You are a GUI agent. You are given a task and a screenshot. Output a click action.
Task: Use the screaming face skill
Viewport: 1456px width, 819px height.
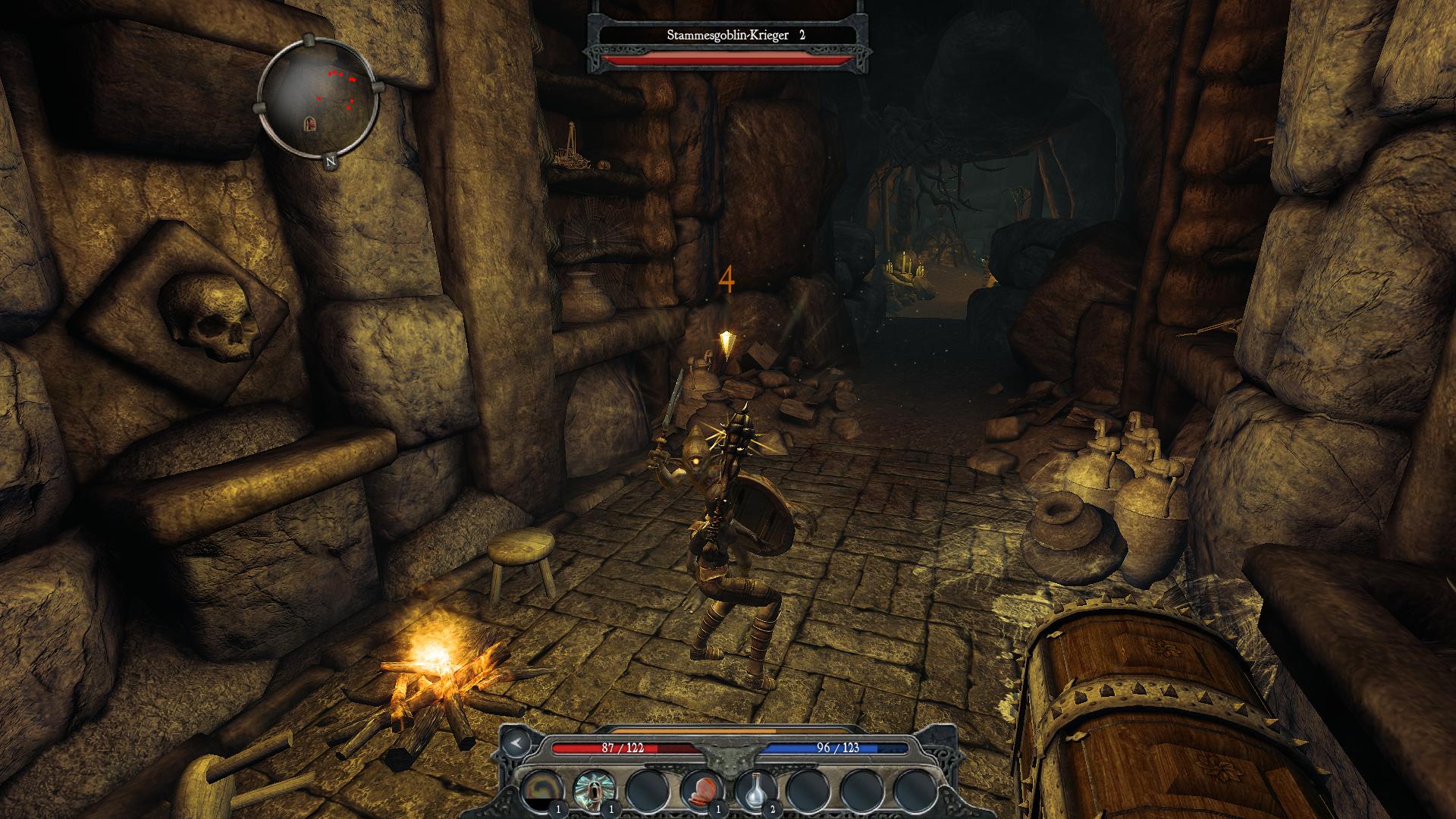tap(595, 790)
